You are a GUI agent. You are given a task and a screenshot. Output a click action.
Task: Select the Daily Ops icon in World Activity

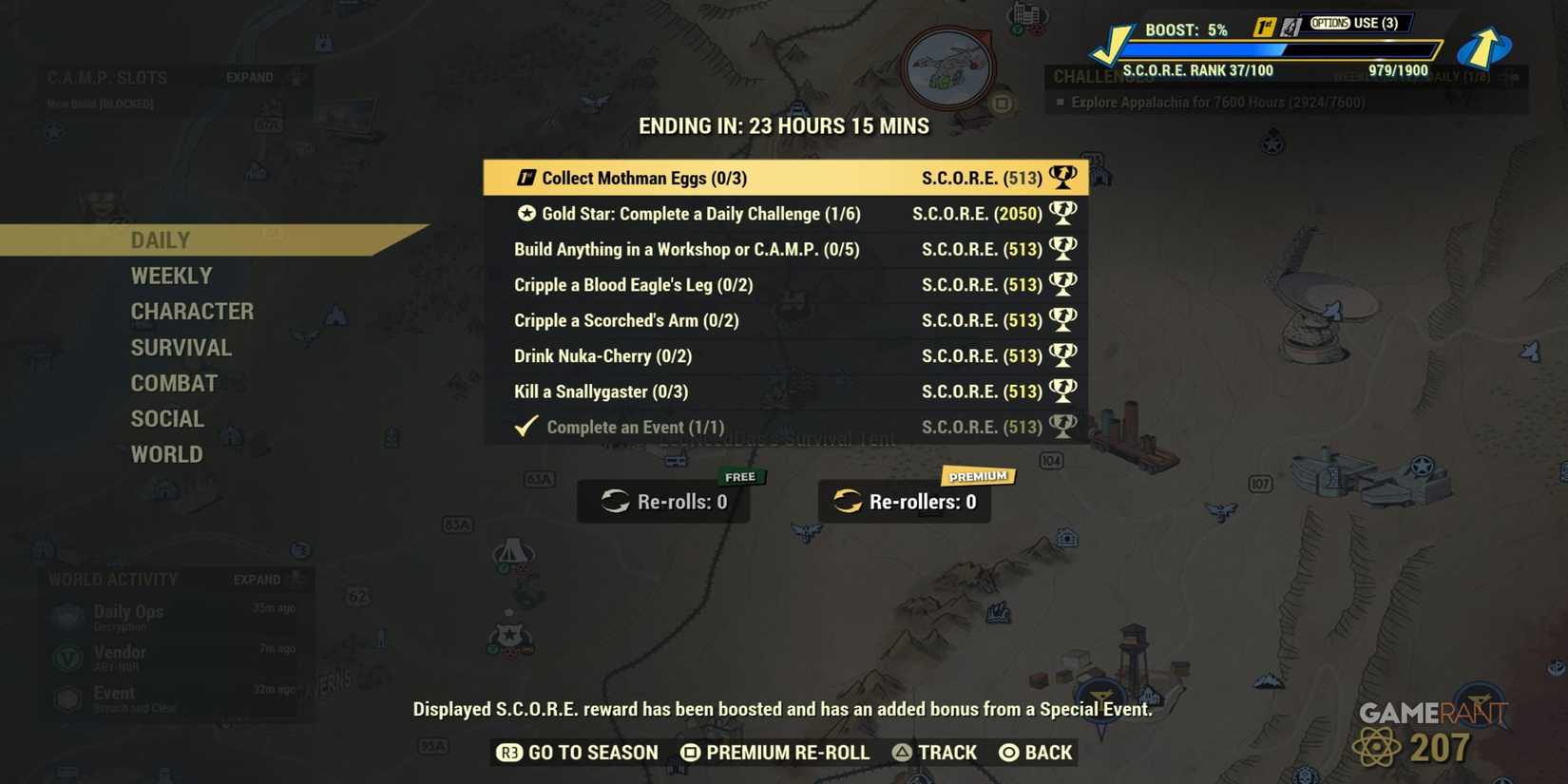point(65,616)
